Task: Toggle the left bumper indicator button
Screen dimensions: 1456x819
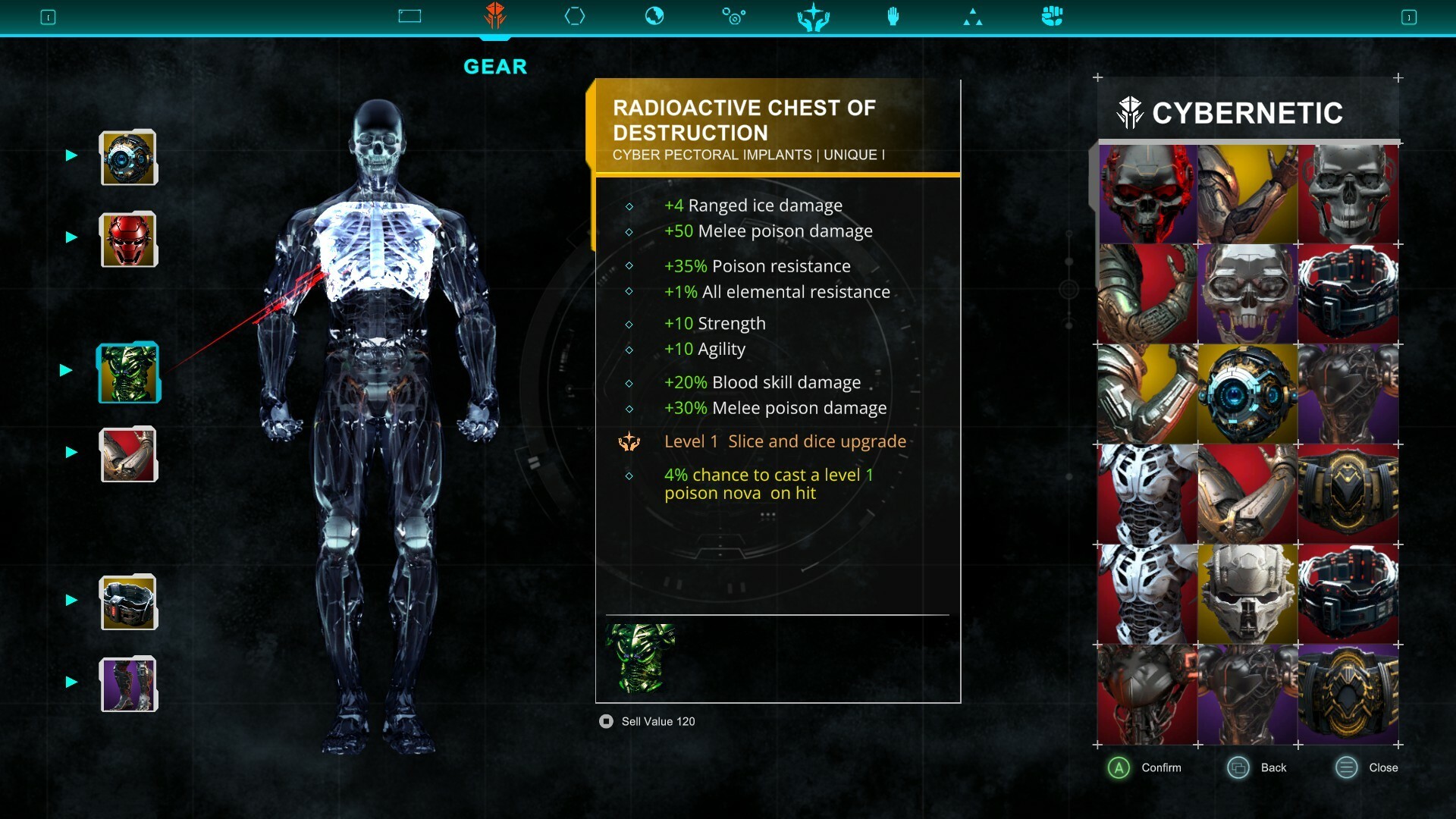Action: click(x=48, y=16)
